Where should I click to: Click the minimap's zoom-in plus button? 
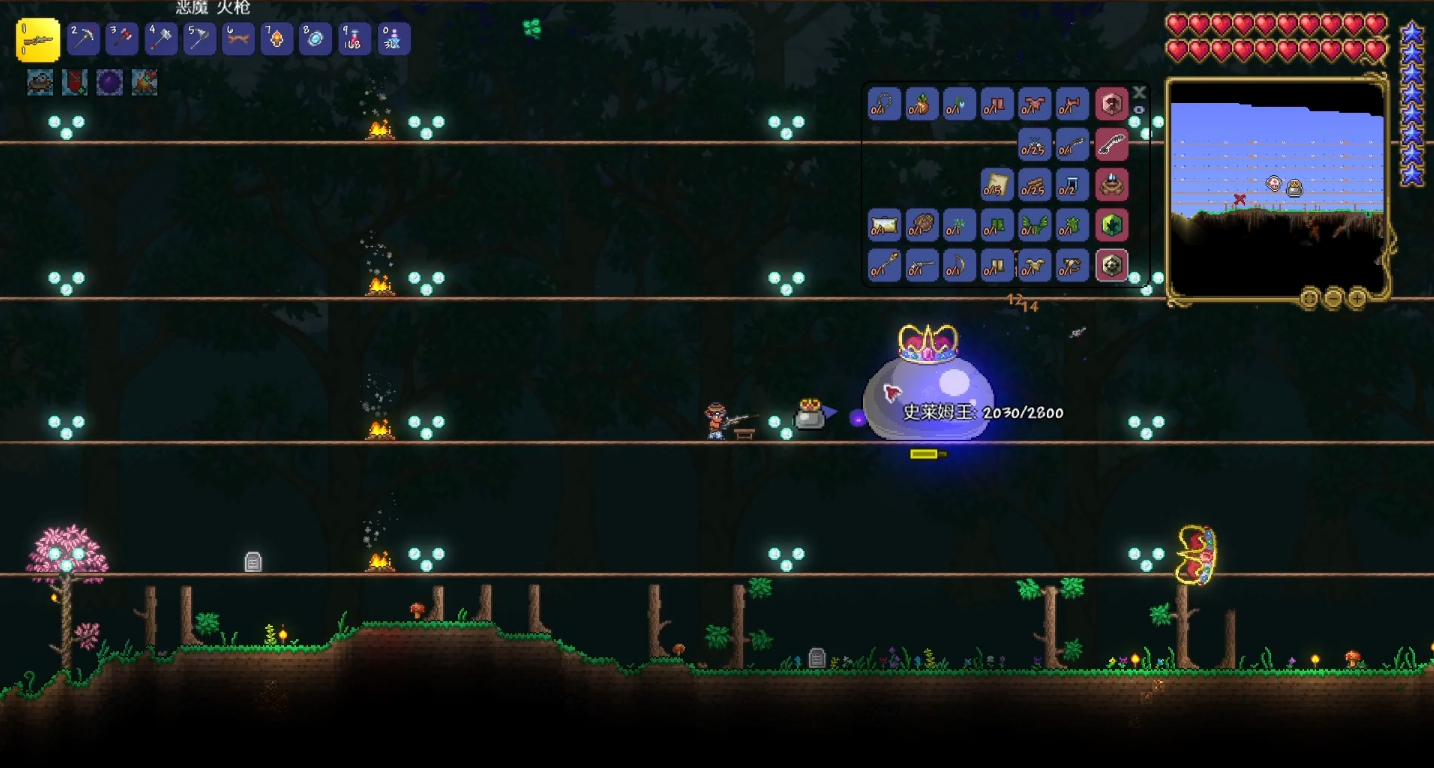point(1357,297)
